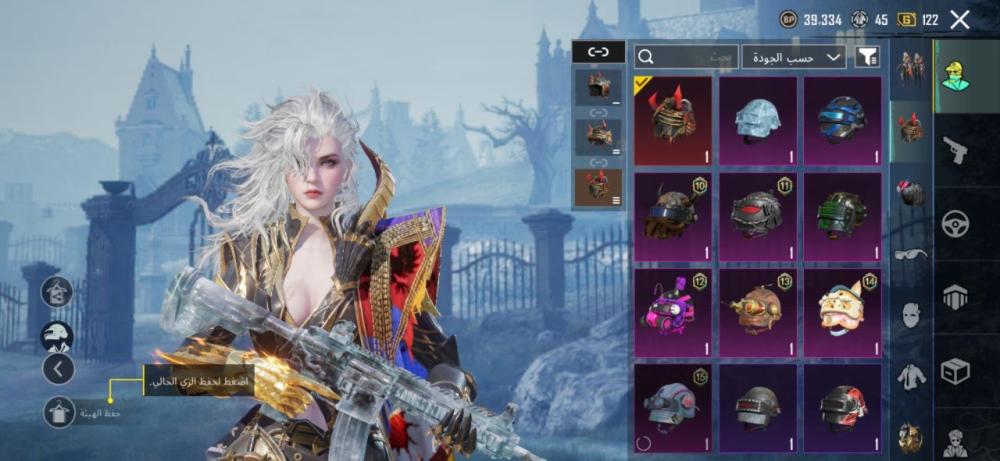Viewport: 1000px width, 461px height.
Task: Select the glasses subcategory
Action: 910,255
